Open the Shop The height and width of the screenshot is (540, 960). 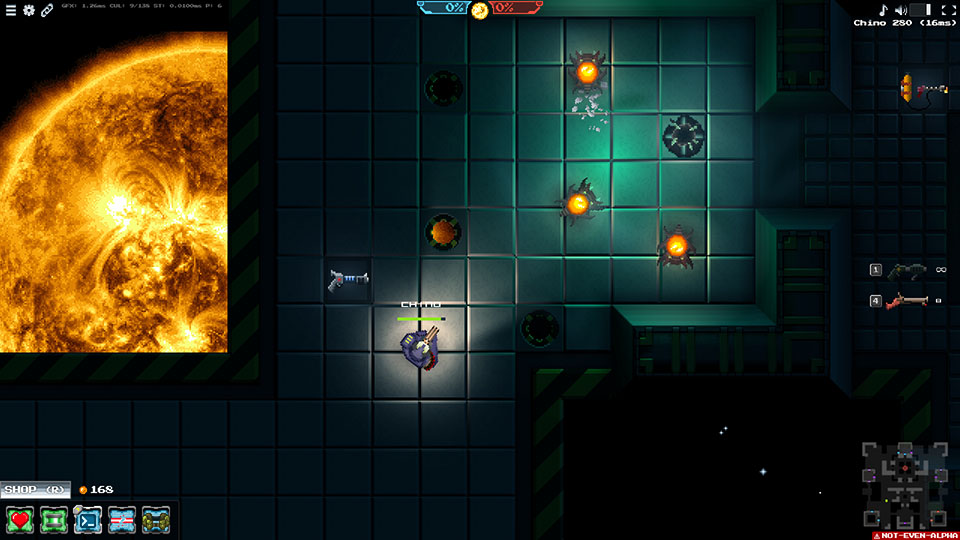point(35,490)
